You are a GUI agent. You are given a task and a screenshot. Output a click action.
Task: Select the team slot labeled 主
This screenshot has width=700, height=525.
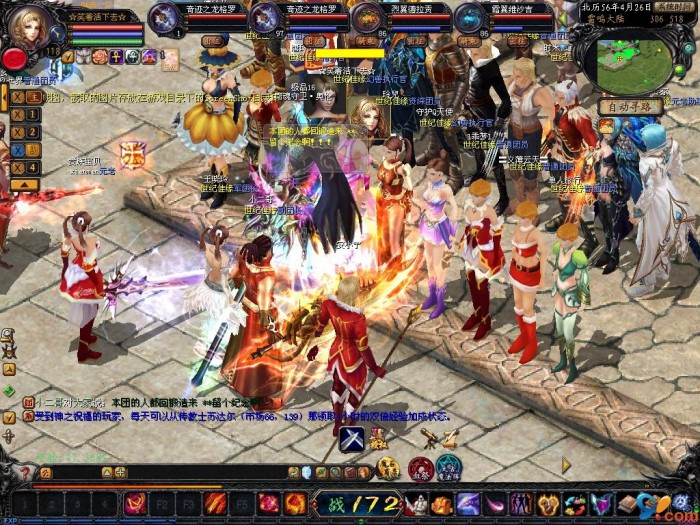[x=33, y=97]
